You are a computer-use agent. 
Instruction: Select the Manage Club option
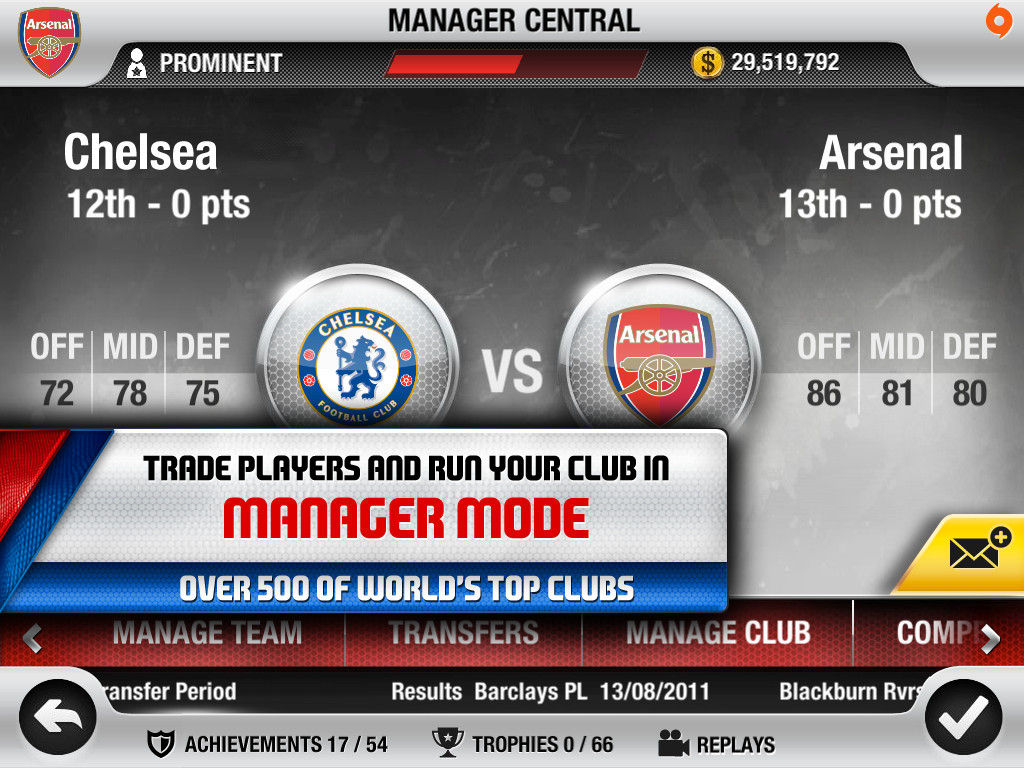717,633
